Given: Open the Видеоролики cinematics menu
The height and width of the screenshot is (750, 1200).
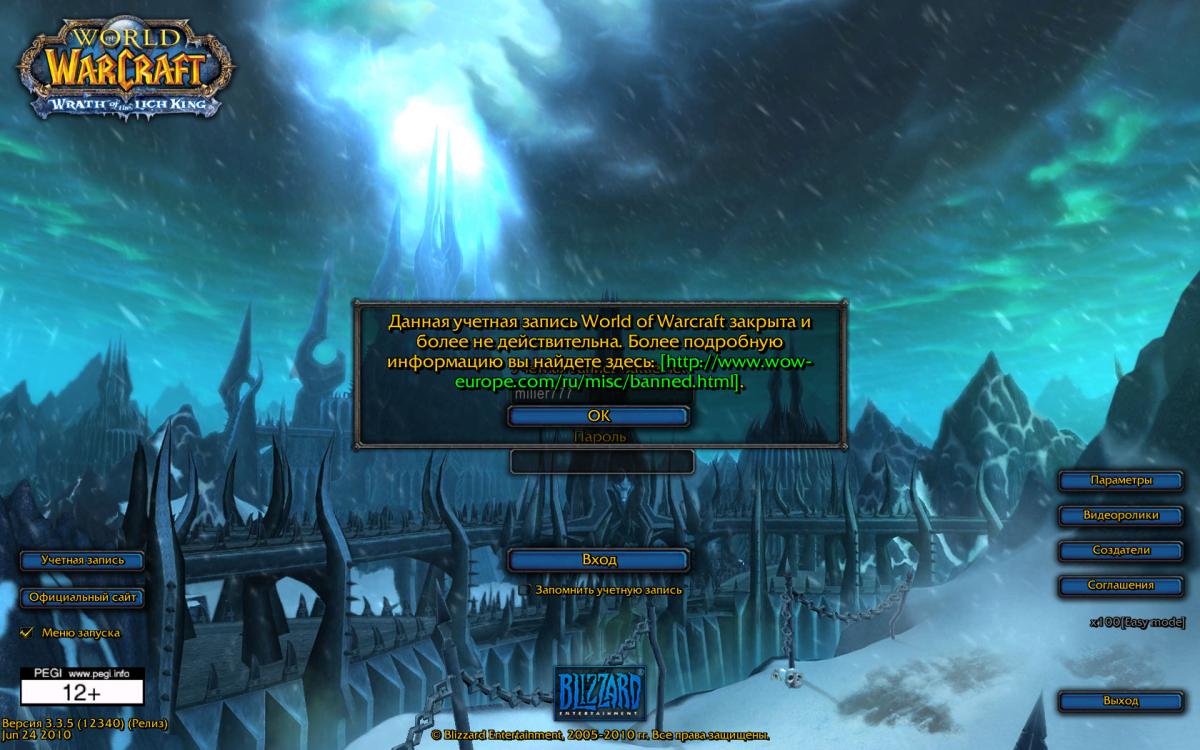Looking at the screenshot, I should [x=1121, y=516].
